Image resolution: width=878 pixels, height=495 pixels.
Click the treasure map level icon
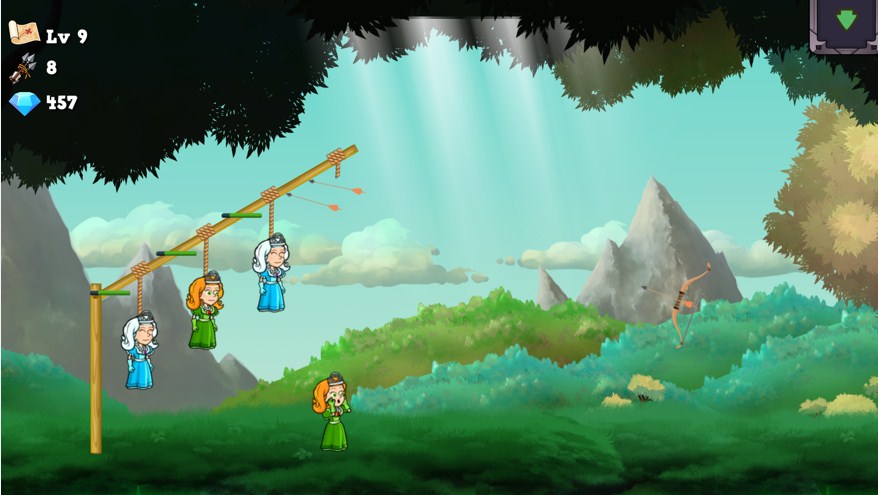[23, 33]
